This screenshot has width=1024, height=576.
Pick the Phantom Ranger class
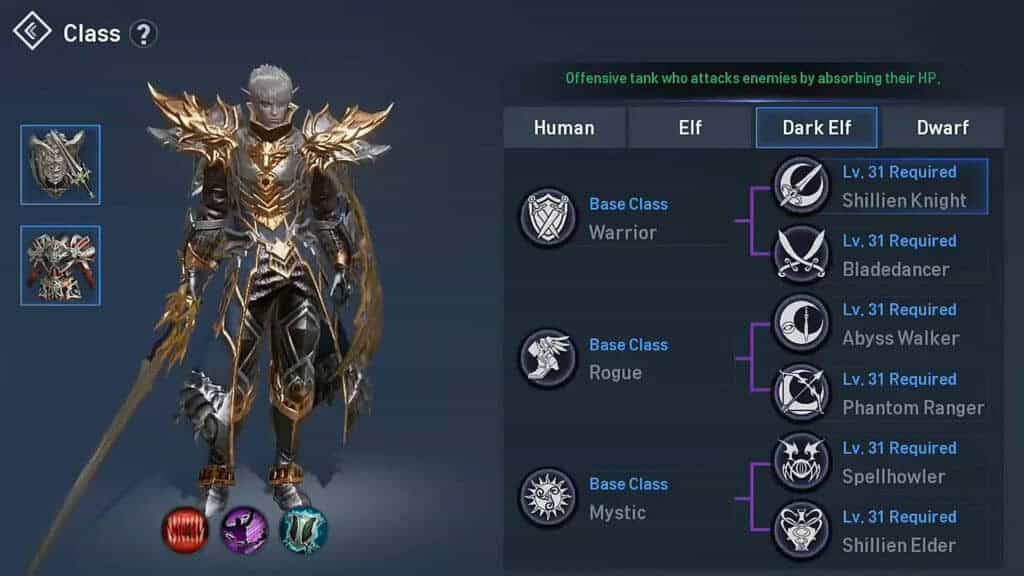click(880, 393)
